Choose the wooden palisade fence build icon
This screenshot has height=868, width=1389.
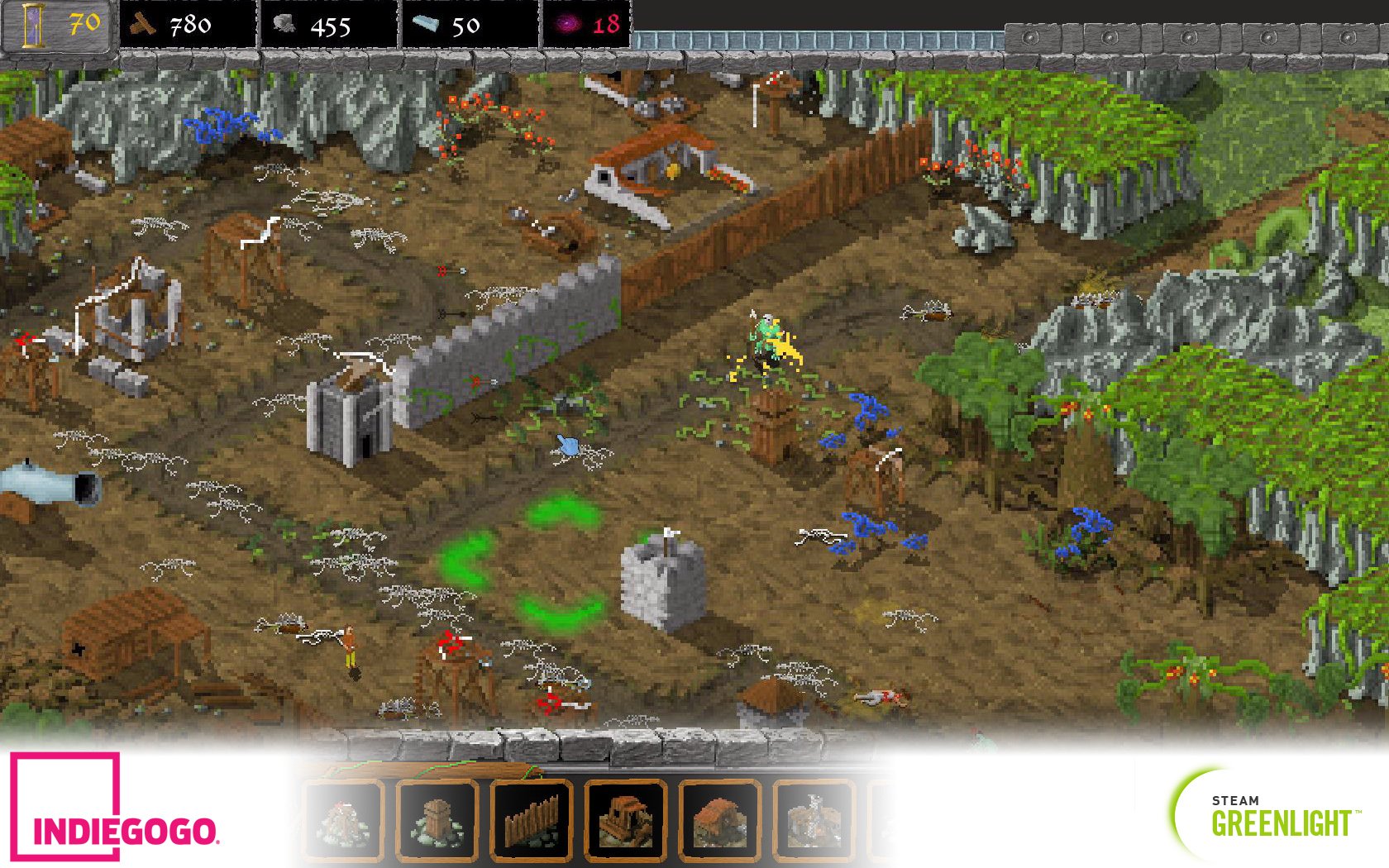pos(532,821)
